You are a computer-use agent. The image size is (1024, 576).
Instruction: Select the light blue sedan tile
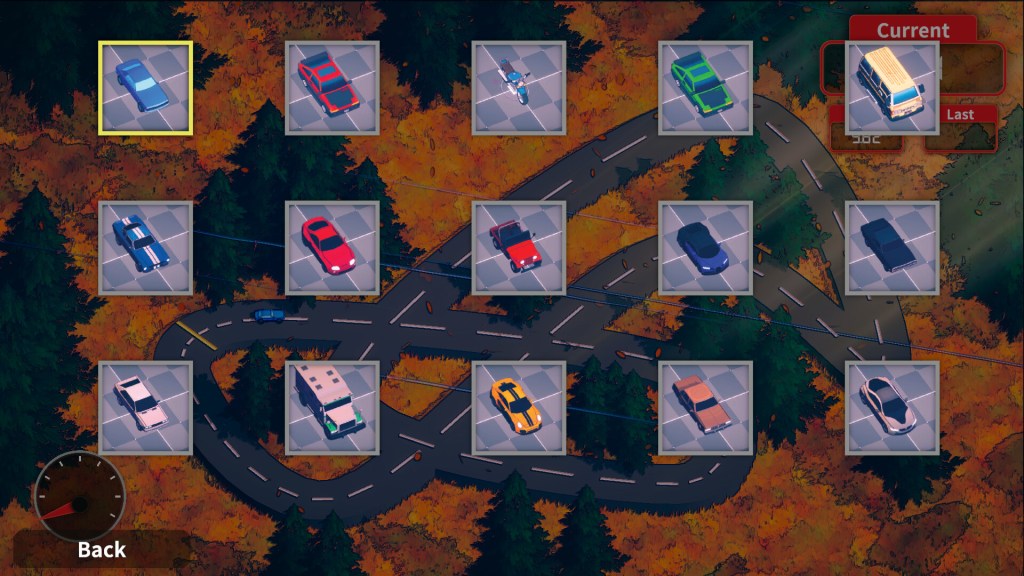point(145,88)
